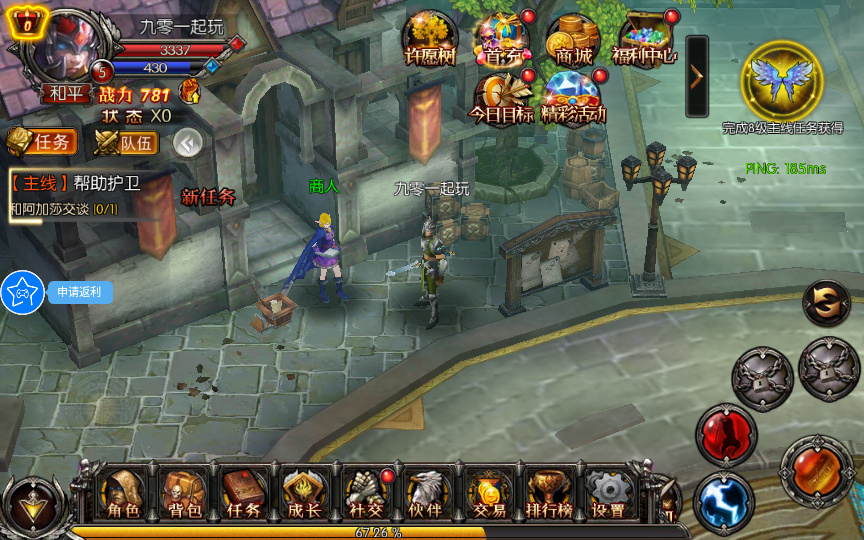Open the 背包 backpack

pyautogui.click(x=185, y=494)
